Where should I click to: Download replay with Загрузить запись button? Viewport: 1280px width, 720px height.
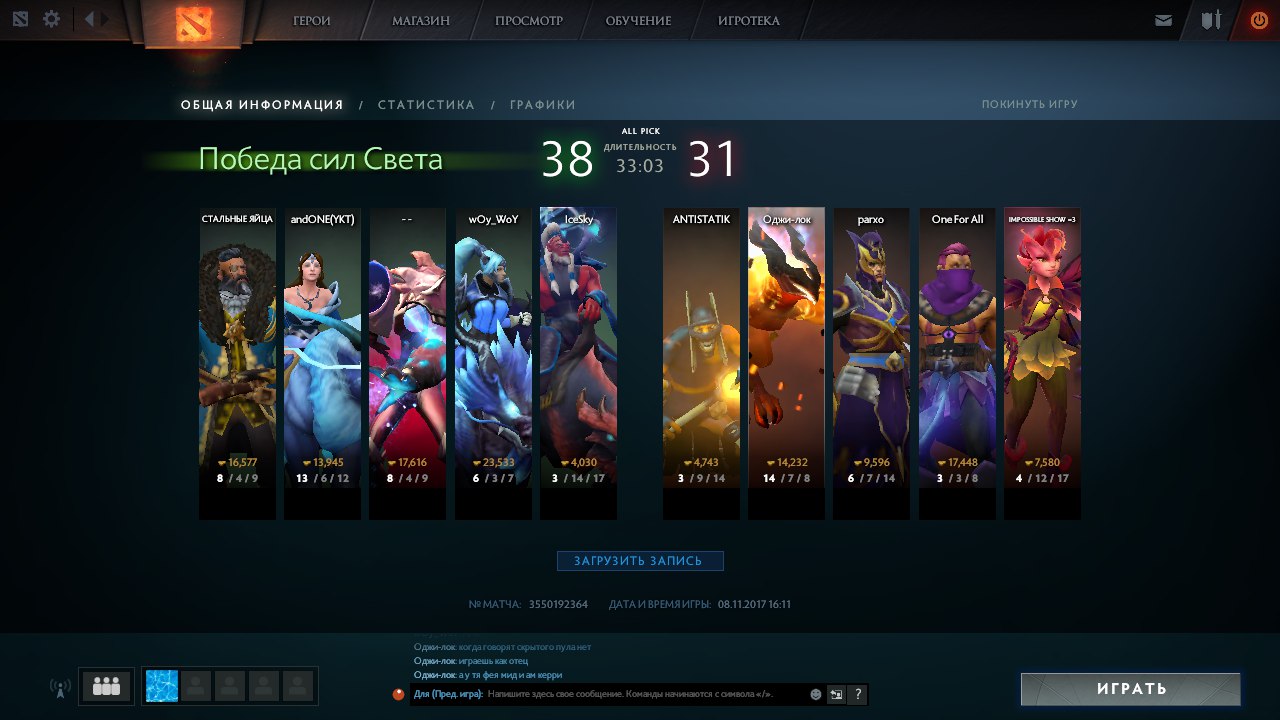(x=640, y=561)
